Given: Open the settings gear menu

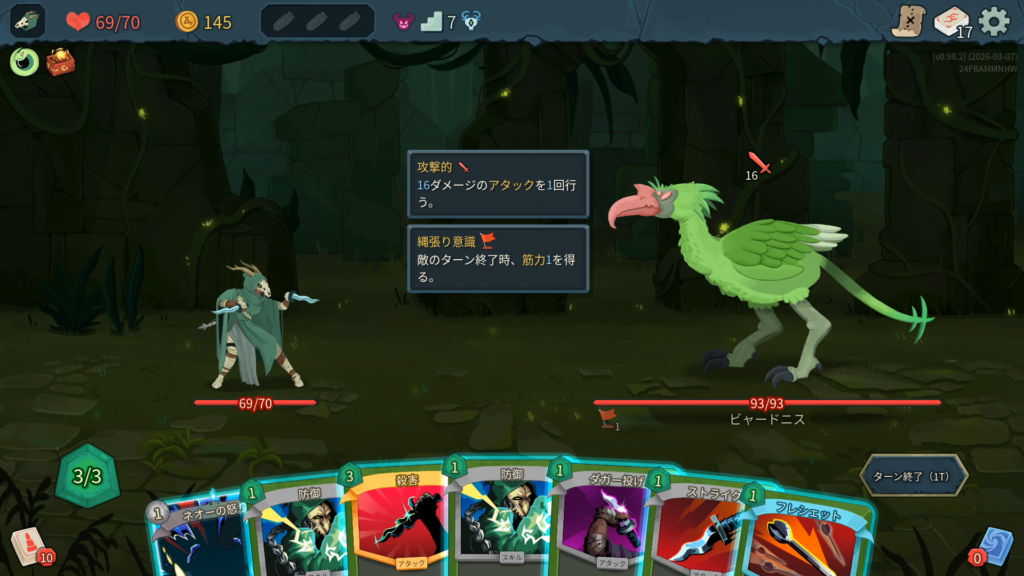Looking at the screenshot, I should [x=993, y=21].
